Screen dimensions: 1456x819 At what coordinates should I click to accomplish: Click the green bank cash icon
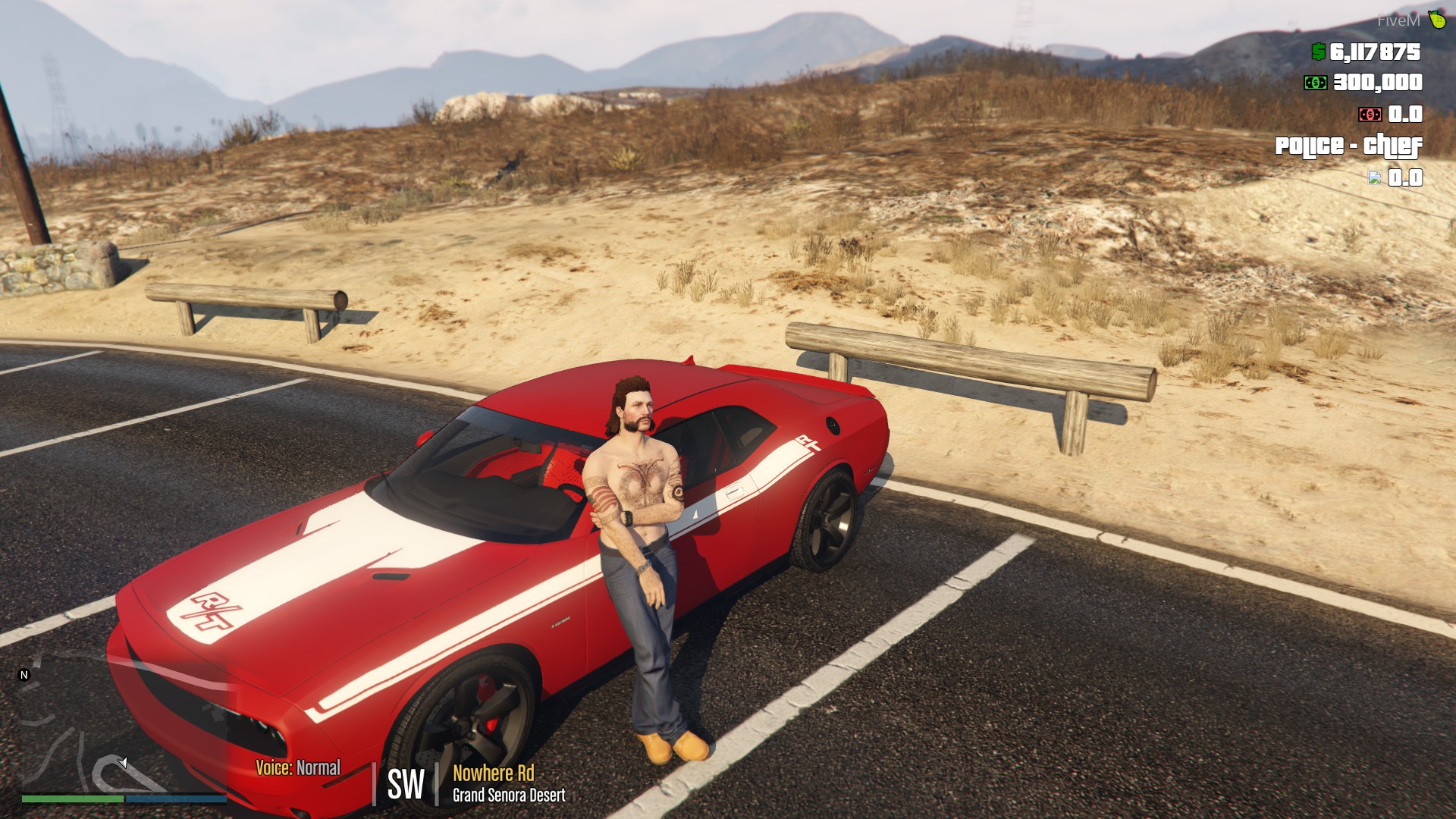1315,83
